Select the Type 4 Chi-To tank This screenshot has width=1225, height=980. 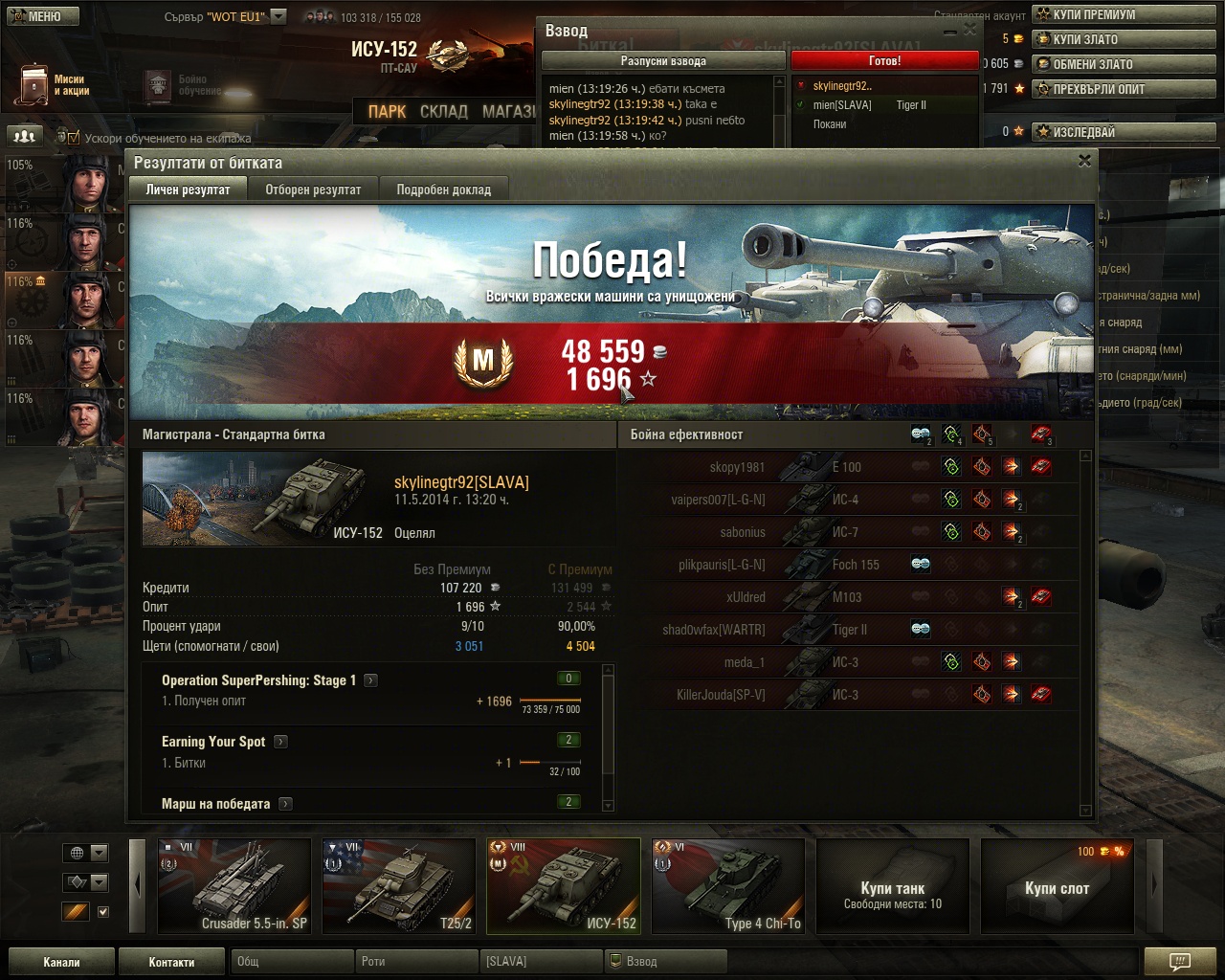click(x=728, y=885)
